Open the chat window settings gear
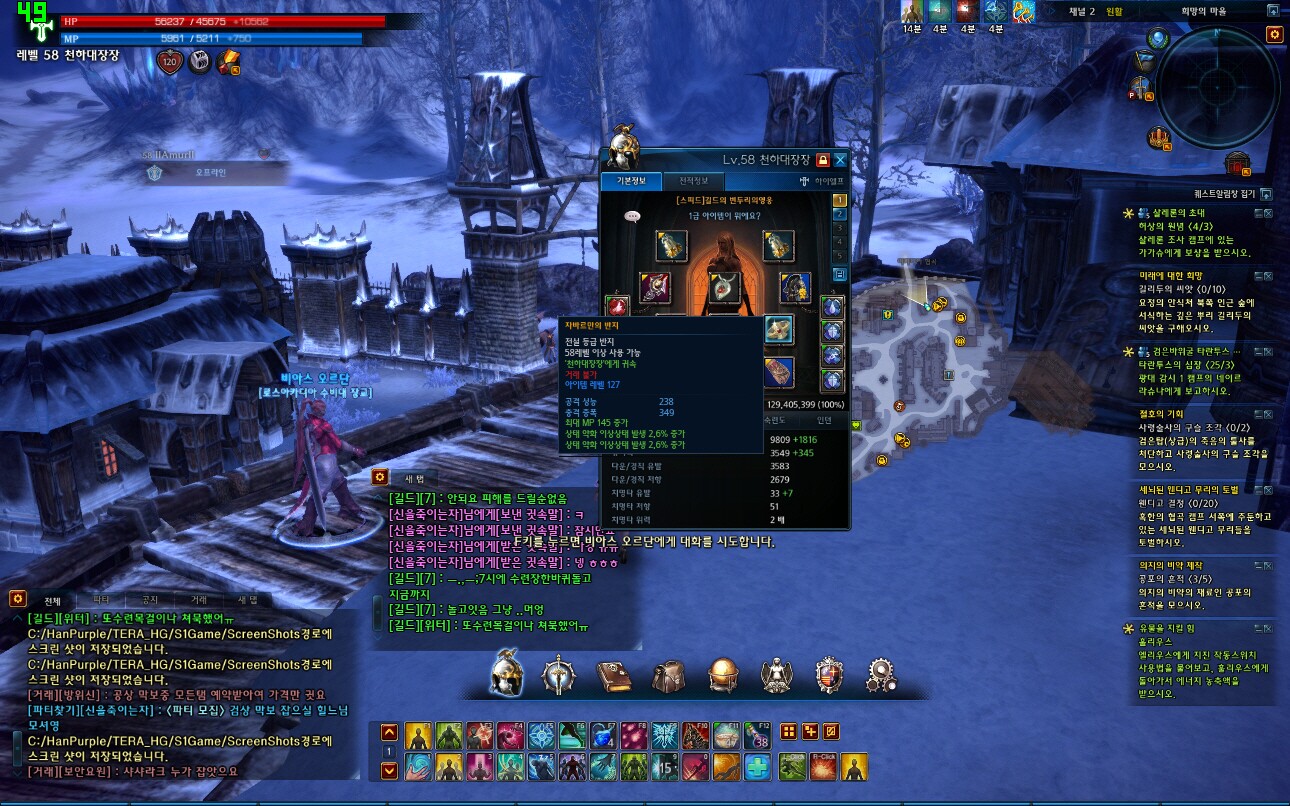This screenshot has height=806, width=1290. 17,598
